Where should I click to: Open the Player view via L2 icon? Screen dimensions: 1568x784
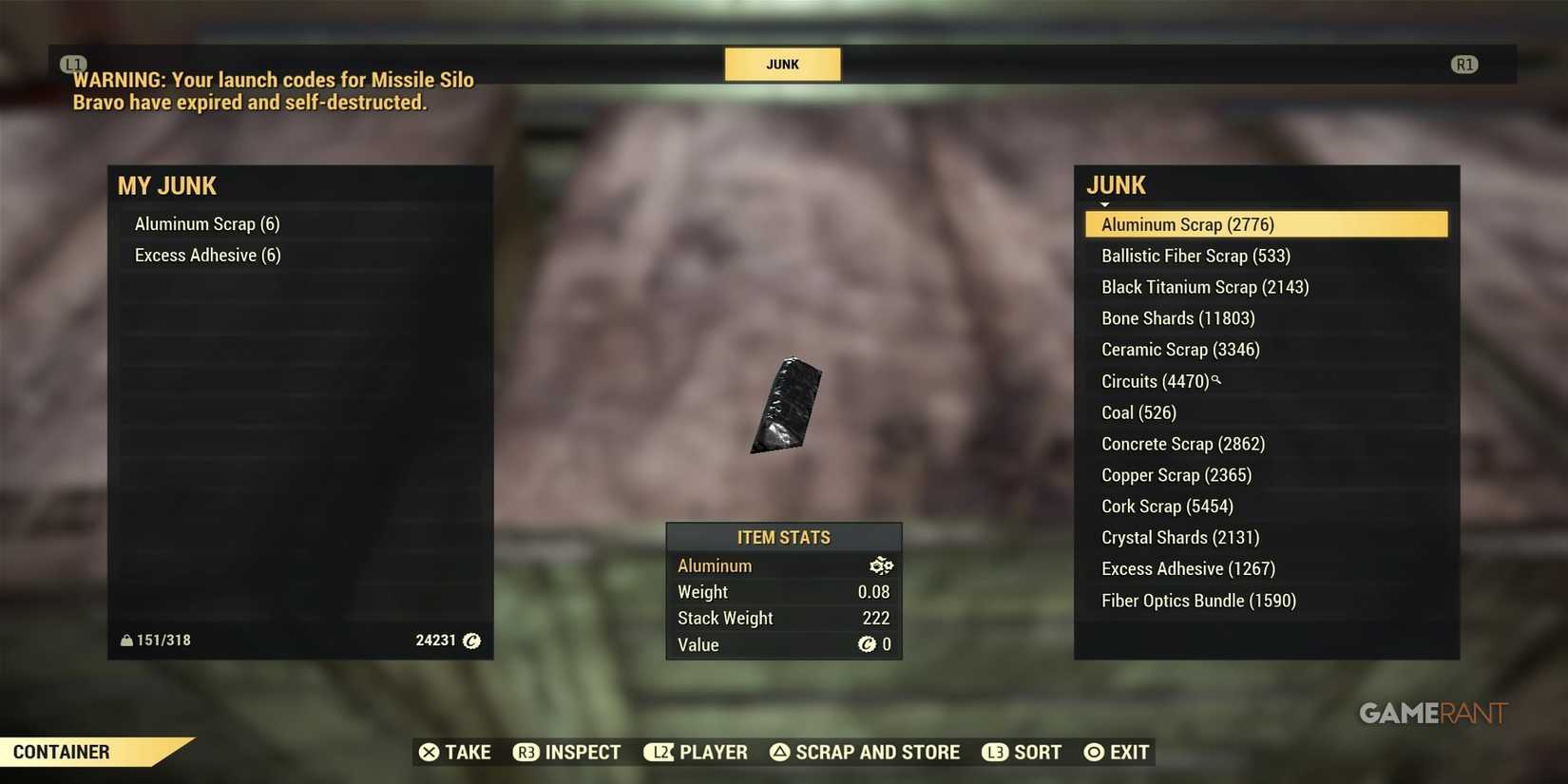[x=660, y=752]
